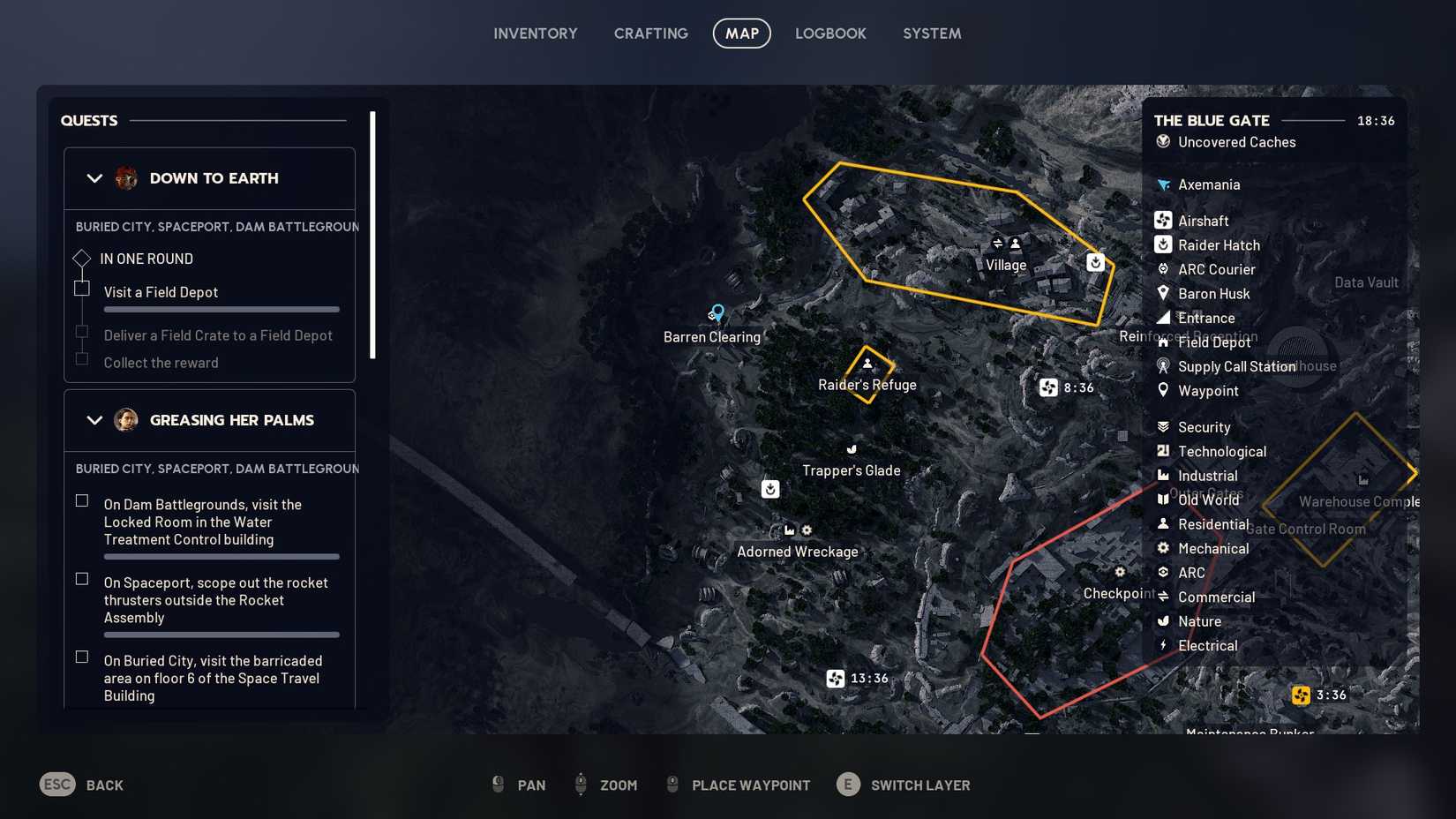This screenshot has width=1456, height=819.
Task: Click the Airshaft legend icon
Action: (1163, 220)
